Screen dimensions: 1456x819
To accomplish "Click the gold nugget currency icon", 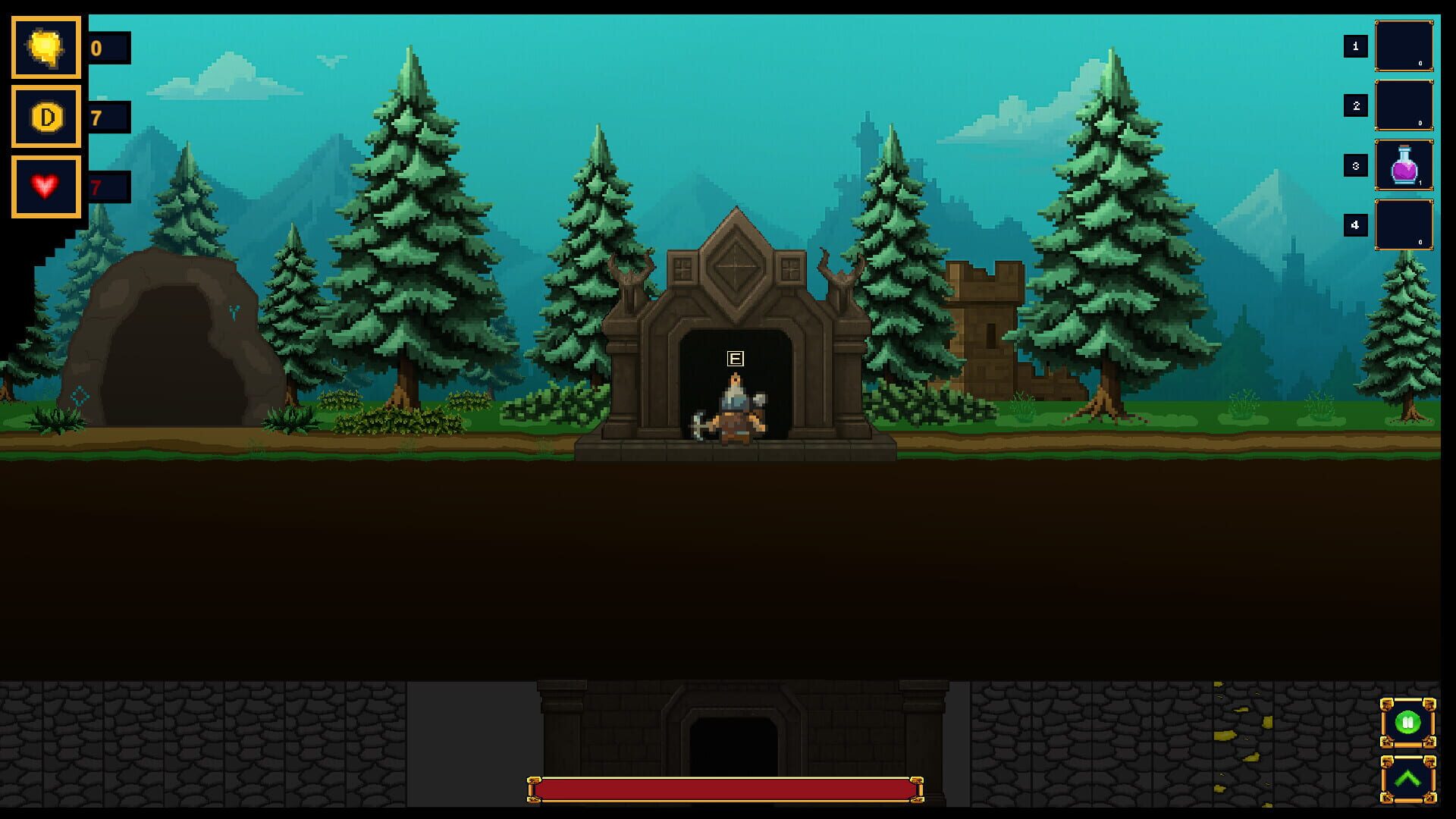I will 45,48.
